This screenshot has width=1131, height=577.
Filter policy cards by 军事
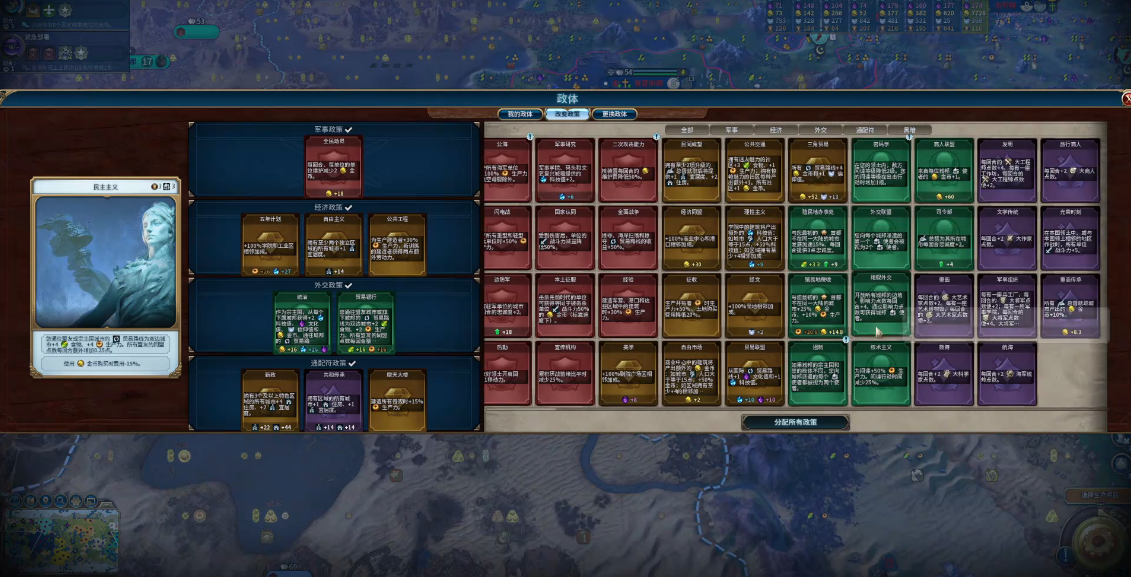(x=731, y=130)
